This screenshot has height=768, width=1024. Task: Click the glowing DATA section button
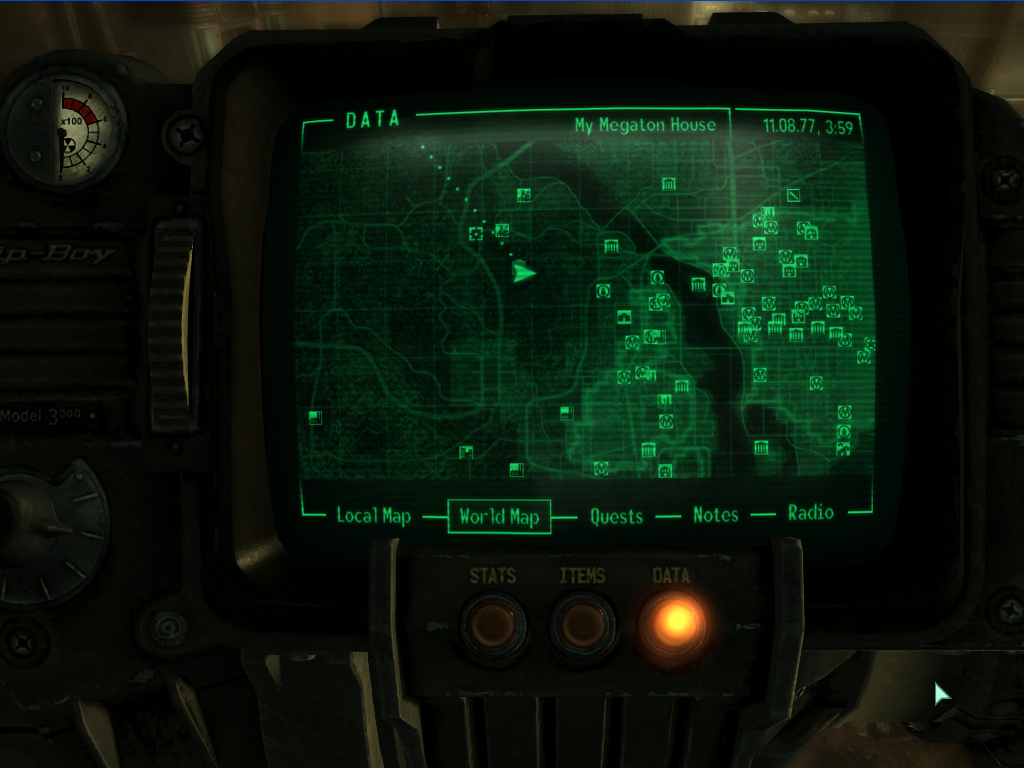(672, 624)
